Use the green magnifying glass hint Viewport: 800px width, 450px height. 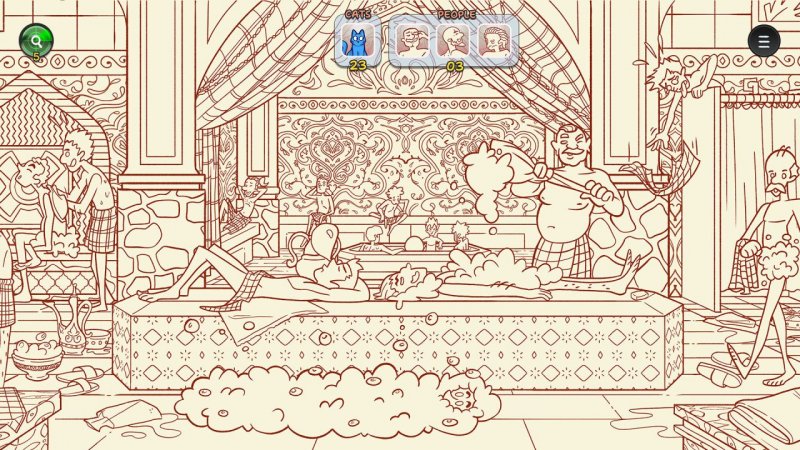36,40
